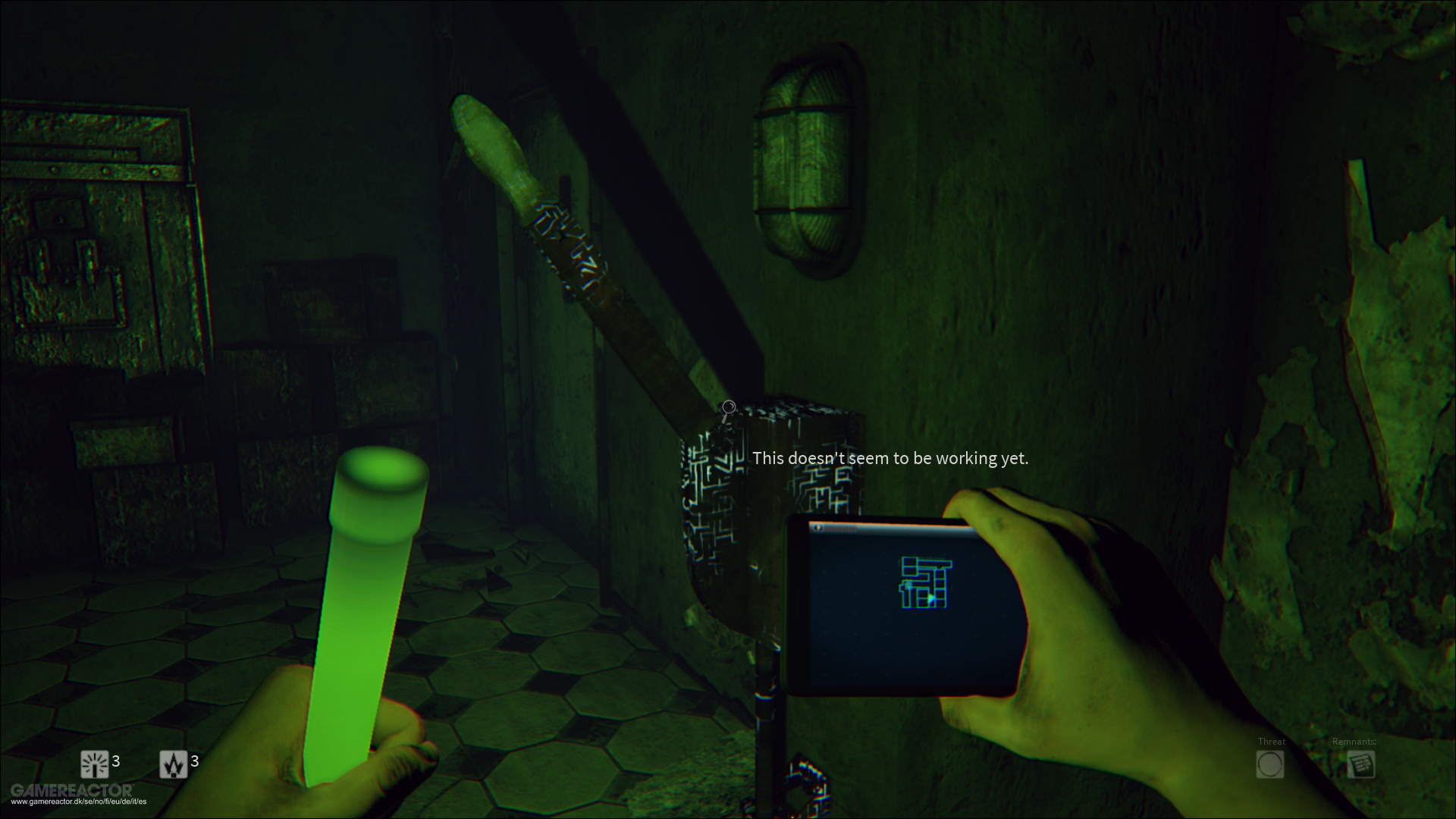The height and width of the screenshot is (819, 1456).
Task: Select the Threat label text
Action: [x=1272, y=742]
